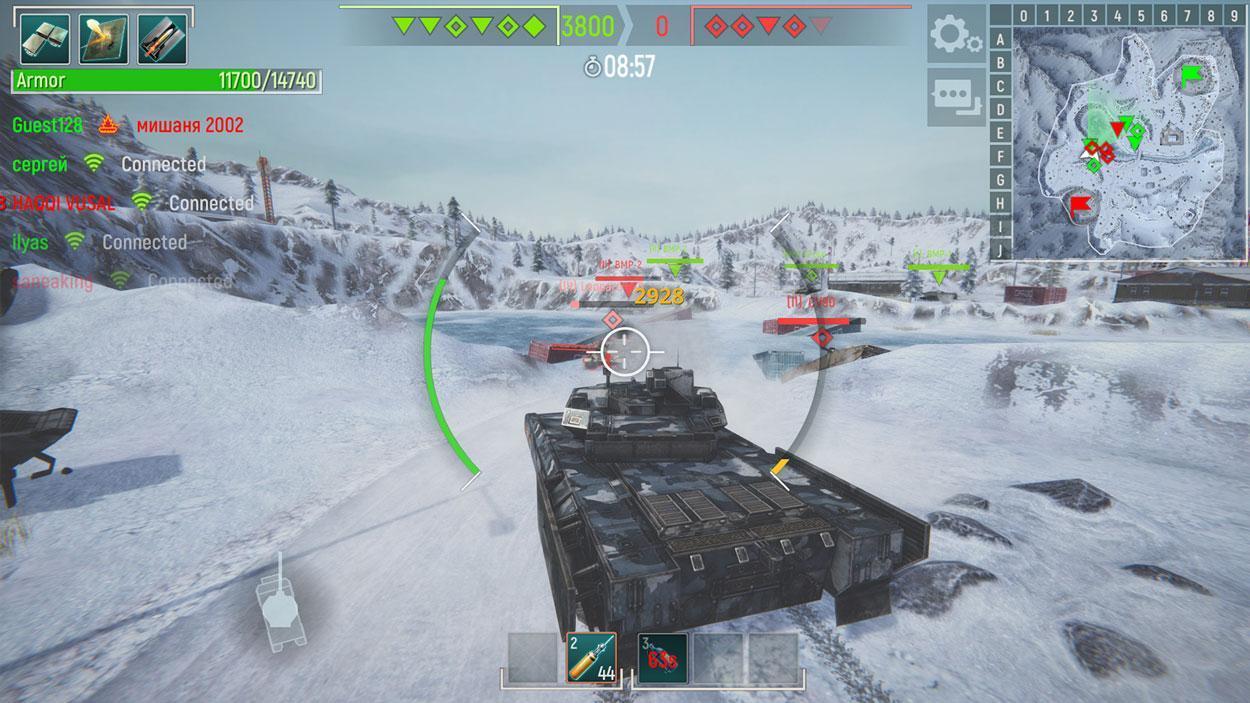This screenshot has width=1250, height=703.
Task: Click the red flag on the minimap
Action: (x=1080, y=207)
